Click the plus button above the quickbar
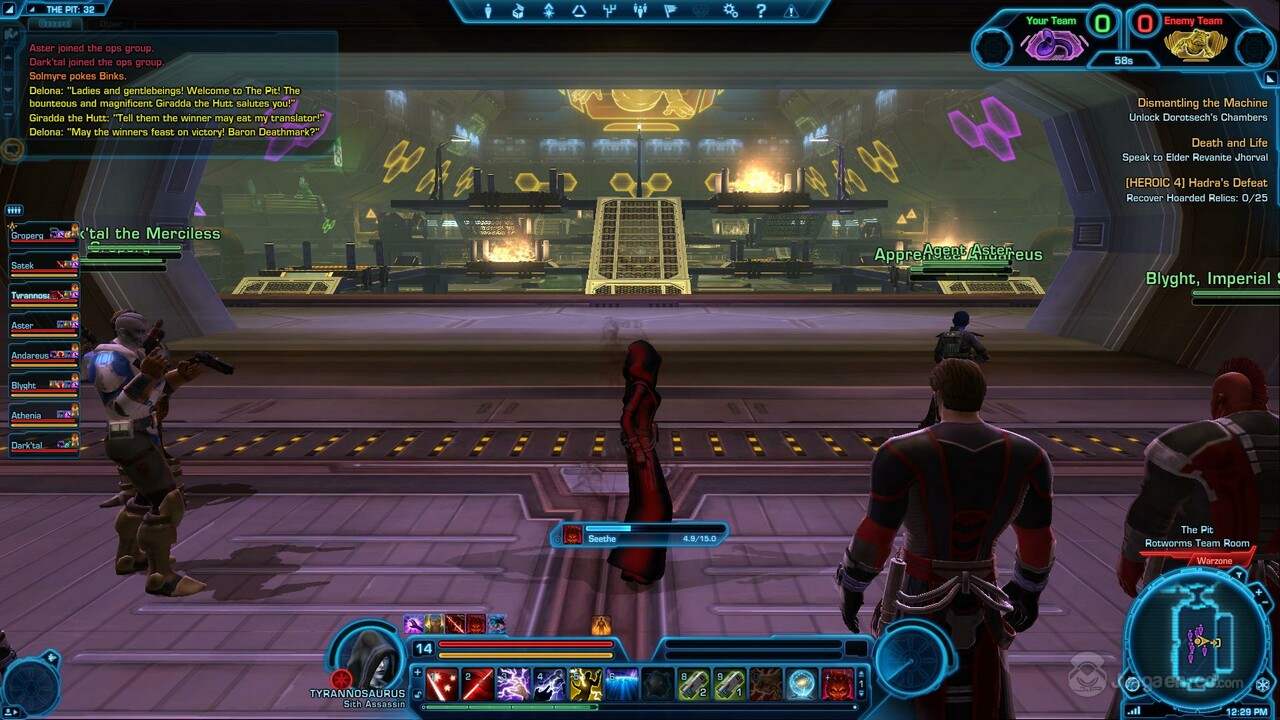This screenshot has width=1280, height=720. pos(418,671)
